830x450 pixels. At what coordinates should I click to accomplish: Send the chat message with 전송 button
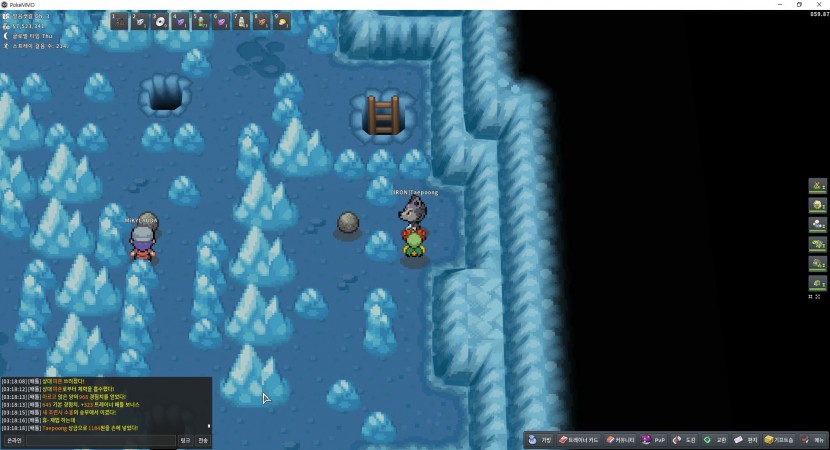point(203,440)
